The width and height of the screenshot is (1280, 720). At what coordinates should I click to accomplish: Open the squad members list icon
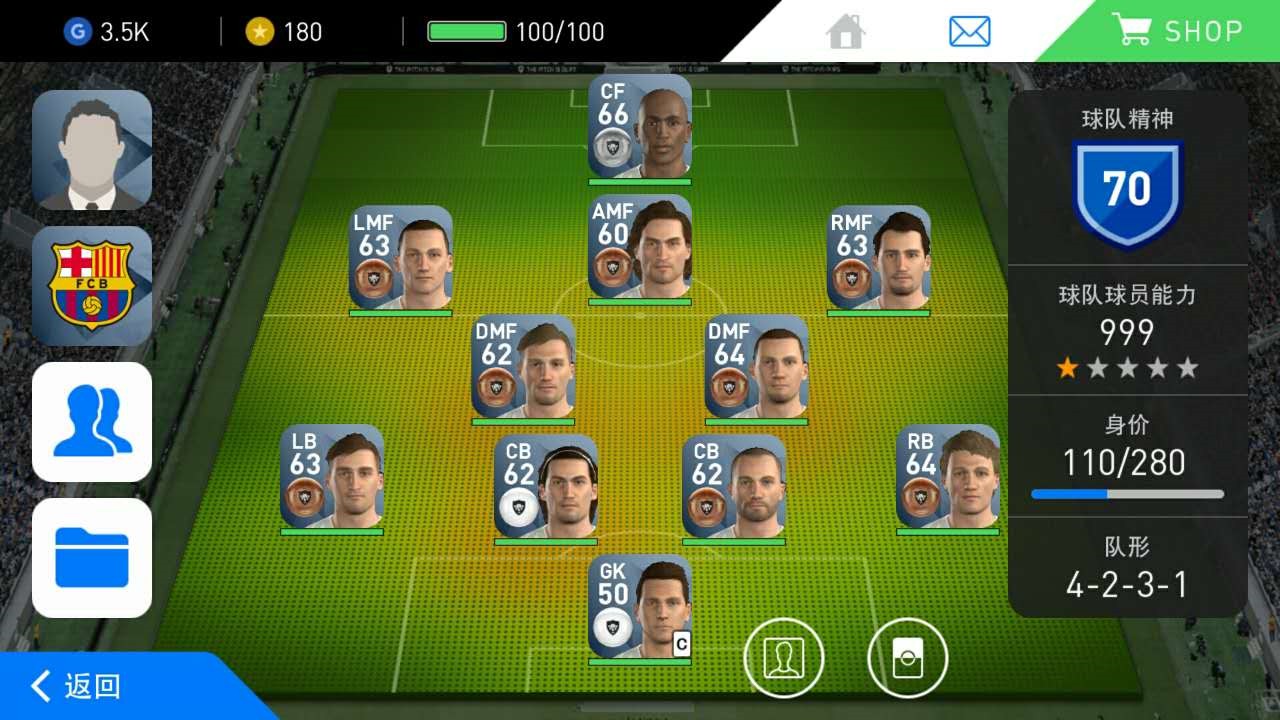click(92, 422)
